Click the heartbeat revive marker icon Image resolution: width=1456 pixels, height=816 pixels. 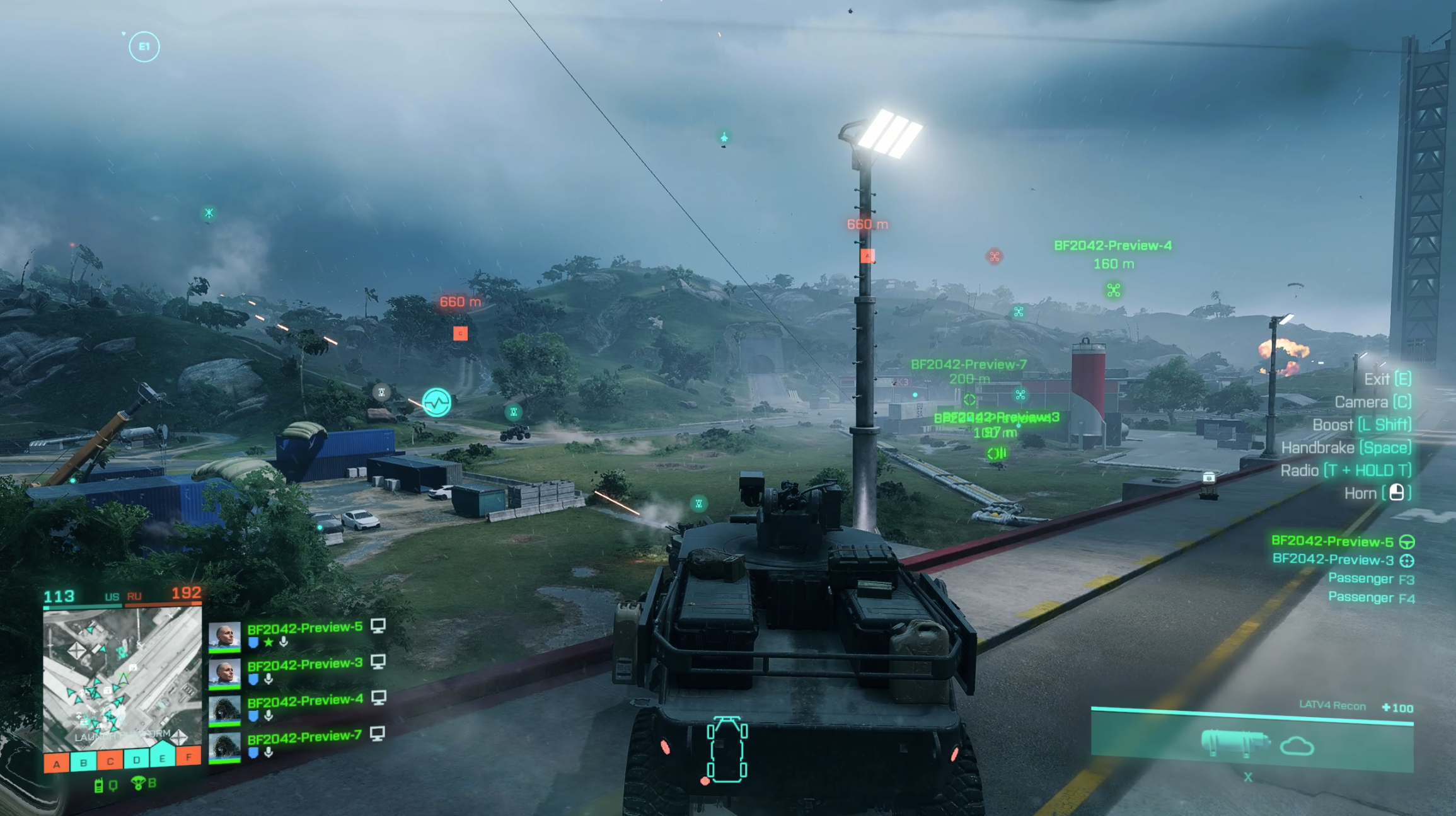[x=436, y=402]
